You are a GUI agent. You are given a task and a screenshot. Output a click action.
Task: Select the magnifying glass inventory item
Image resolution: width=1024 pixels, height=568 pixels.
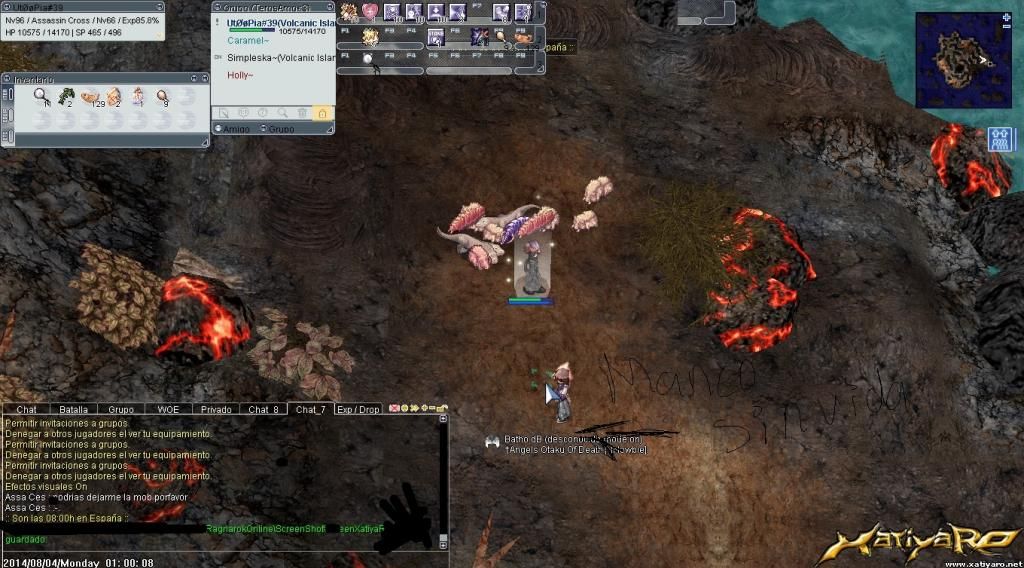pyautogui.click(x=42, y=96)
